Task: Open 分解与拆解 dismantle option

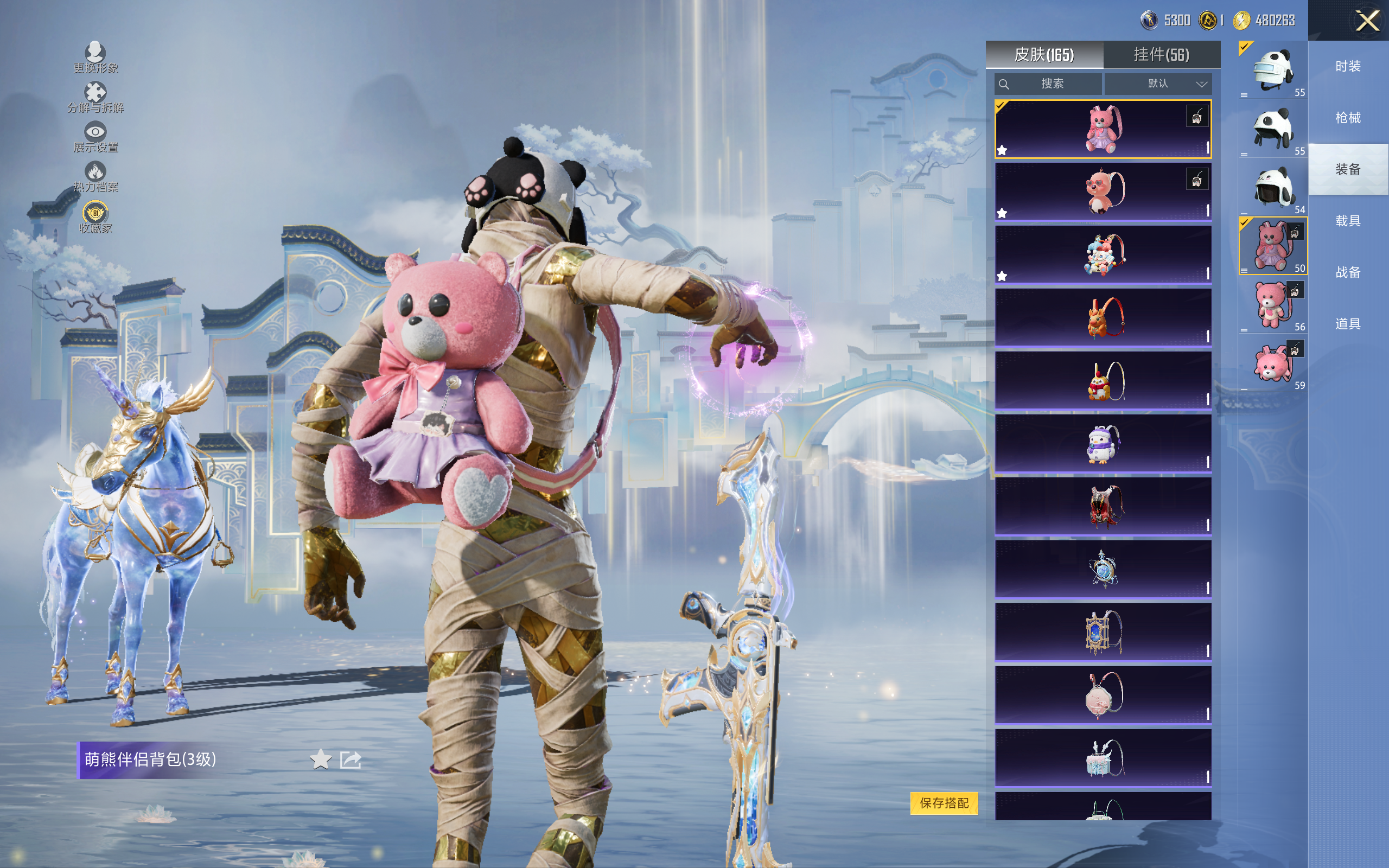Action: (95, 97)
